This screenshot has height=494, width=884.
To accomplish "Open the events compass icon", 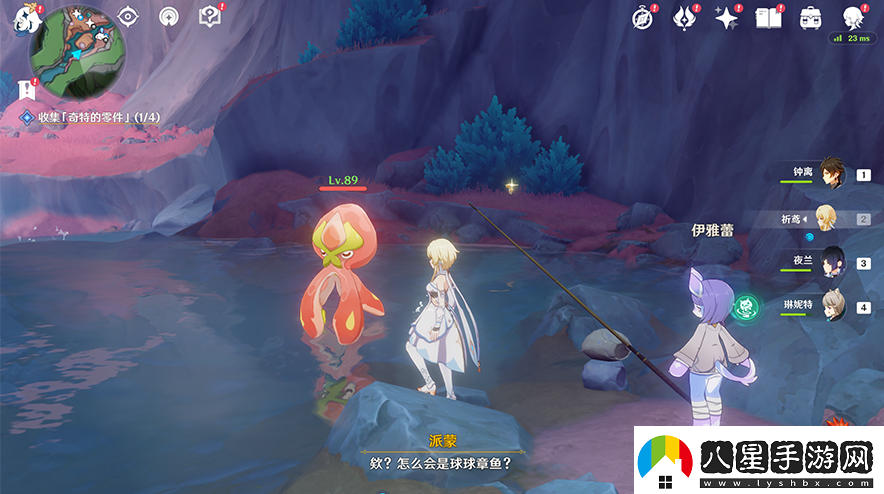I will [x=643, y=17].
